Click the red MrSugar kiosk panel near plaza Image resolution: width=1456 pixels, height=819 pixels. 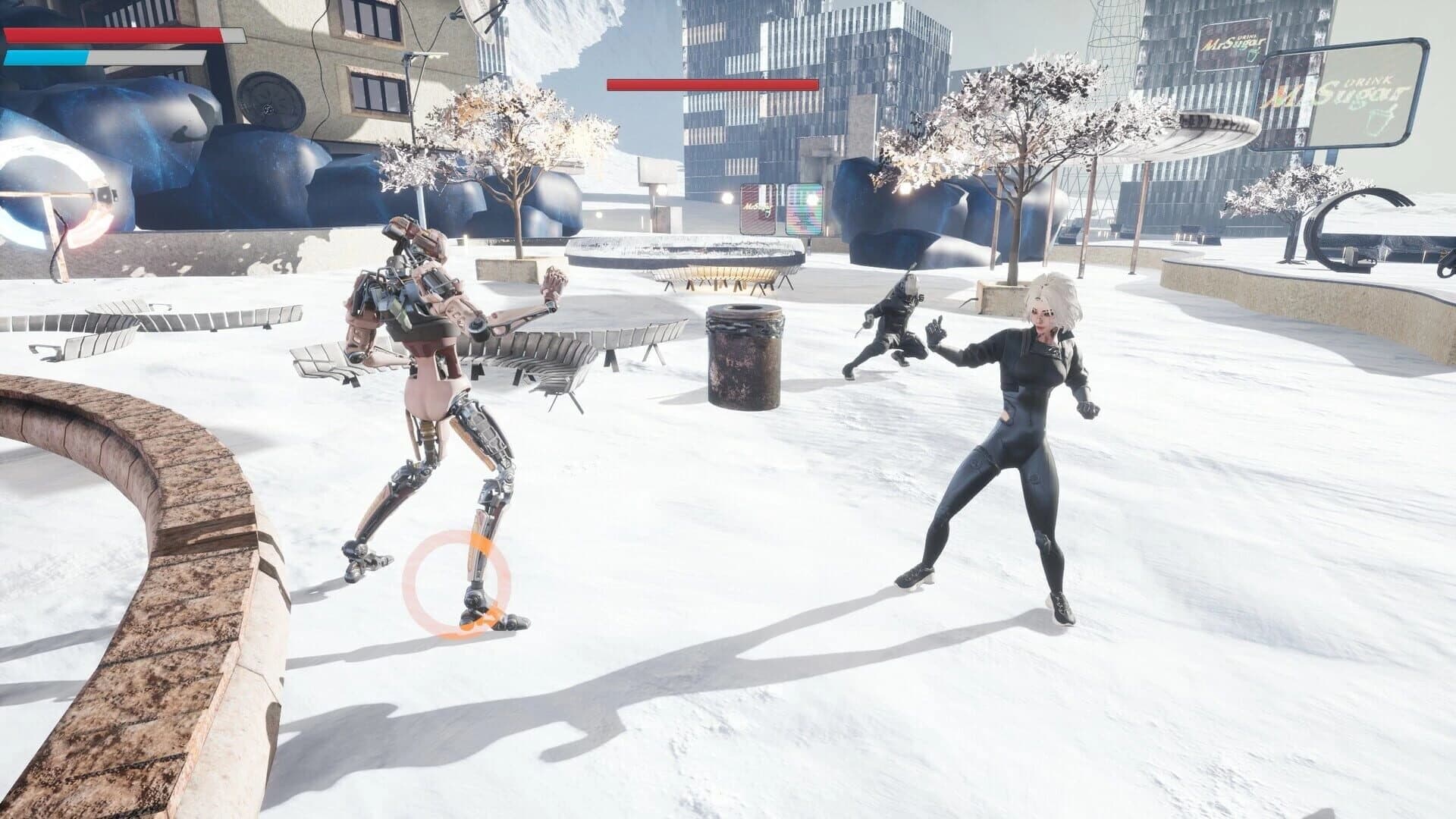[x=758, y=209]
